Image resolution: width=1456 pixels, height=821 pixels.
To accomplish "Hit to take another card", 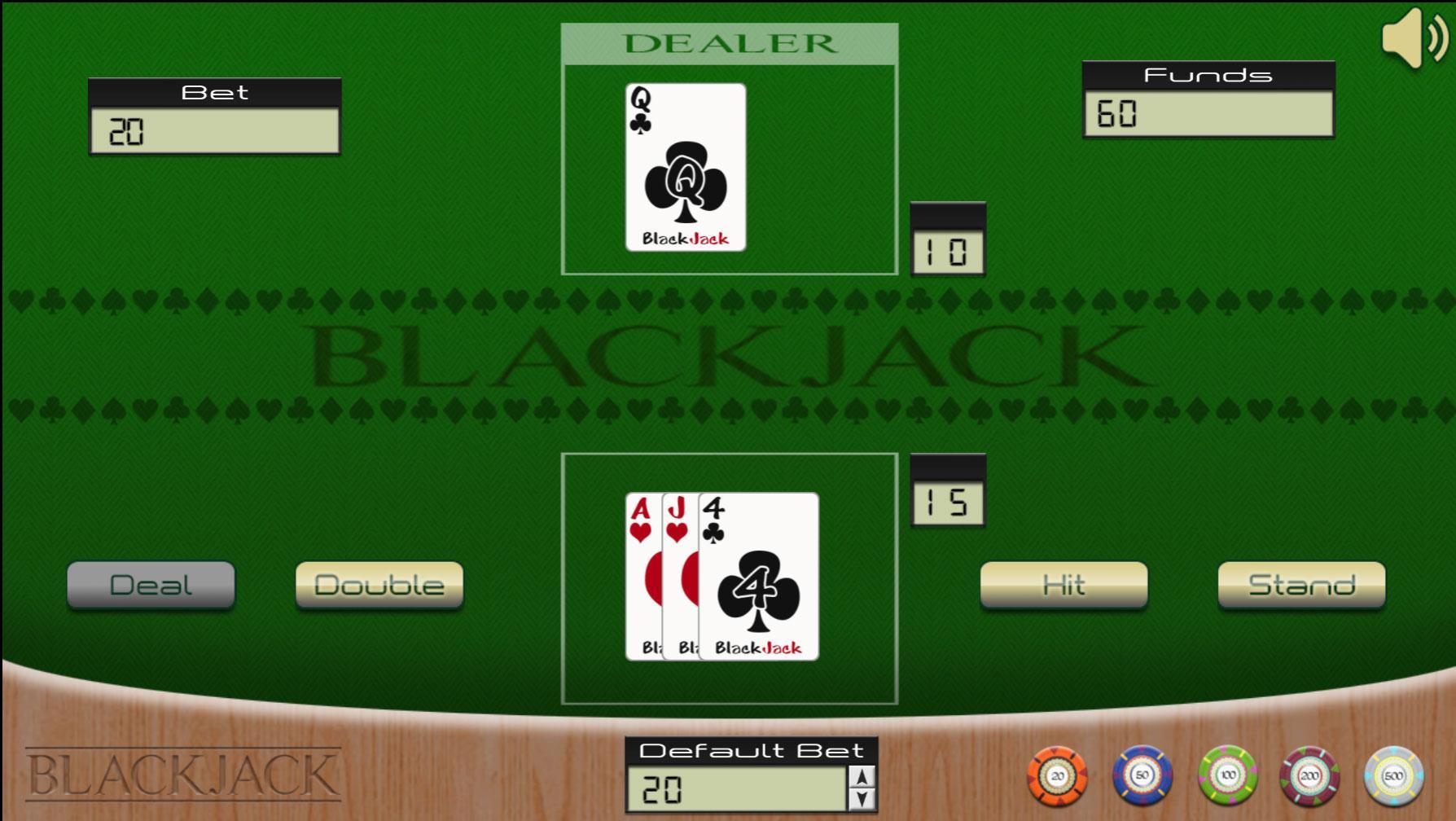I will (x=1063, y=585).
